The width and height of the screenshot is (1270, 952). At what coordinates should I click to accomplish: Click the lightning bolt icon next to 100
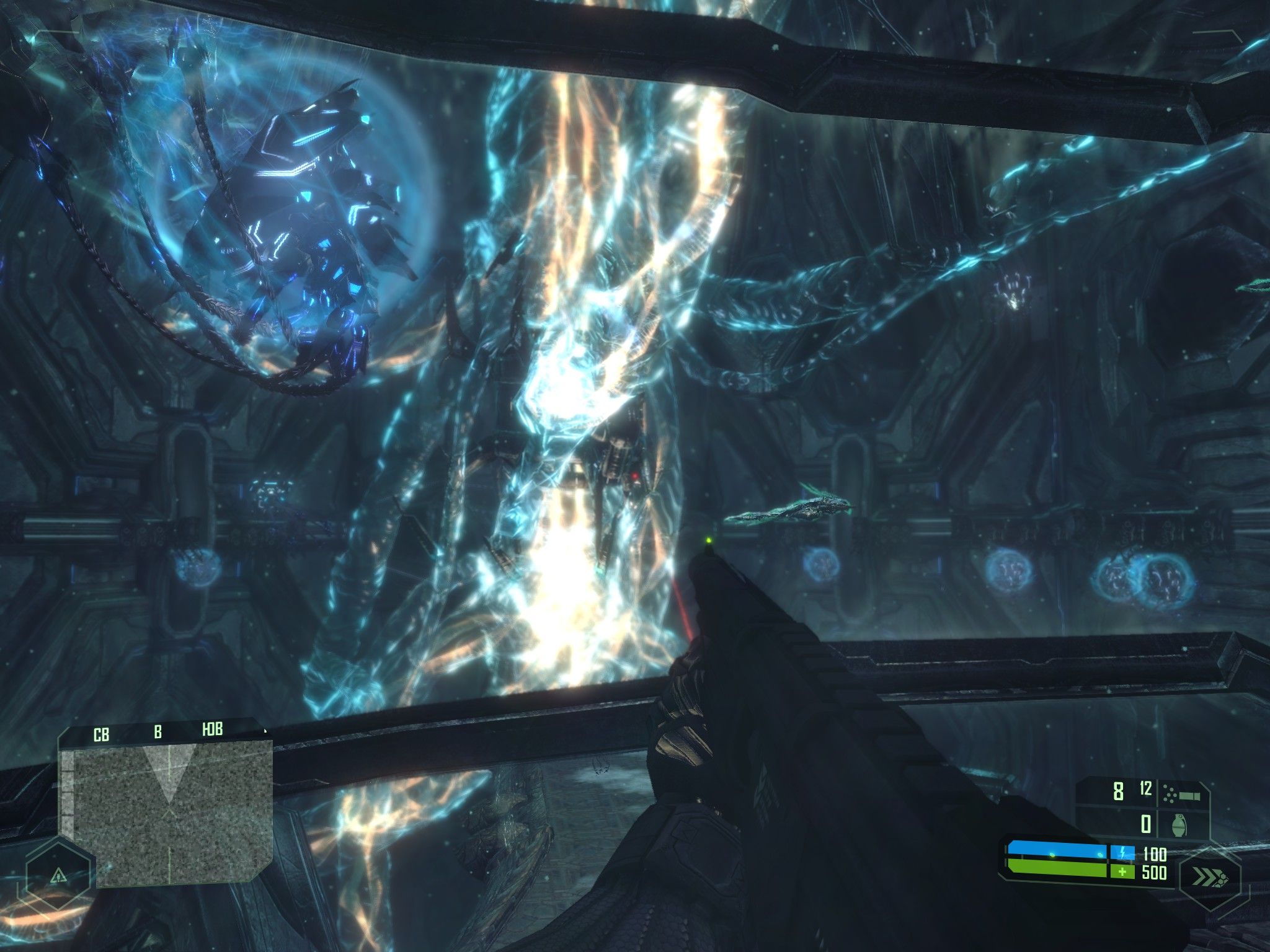pyautogui.click(x=1123, y=852)
